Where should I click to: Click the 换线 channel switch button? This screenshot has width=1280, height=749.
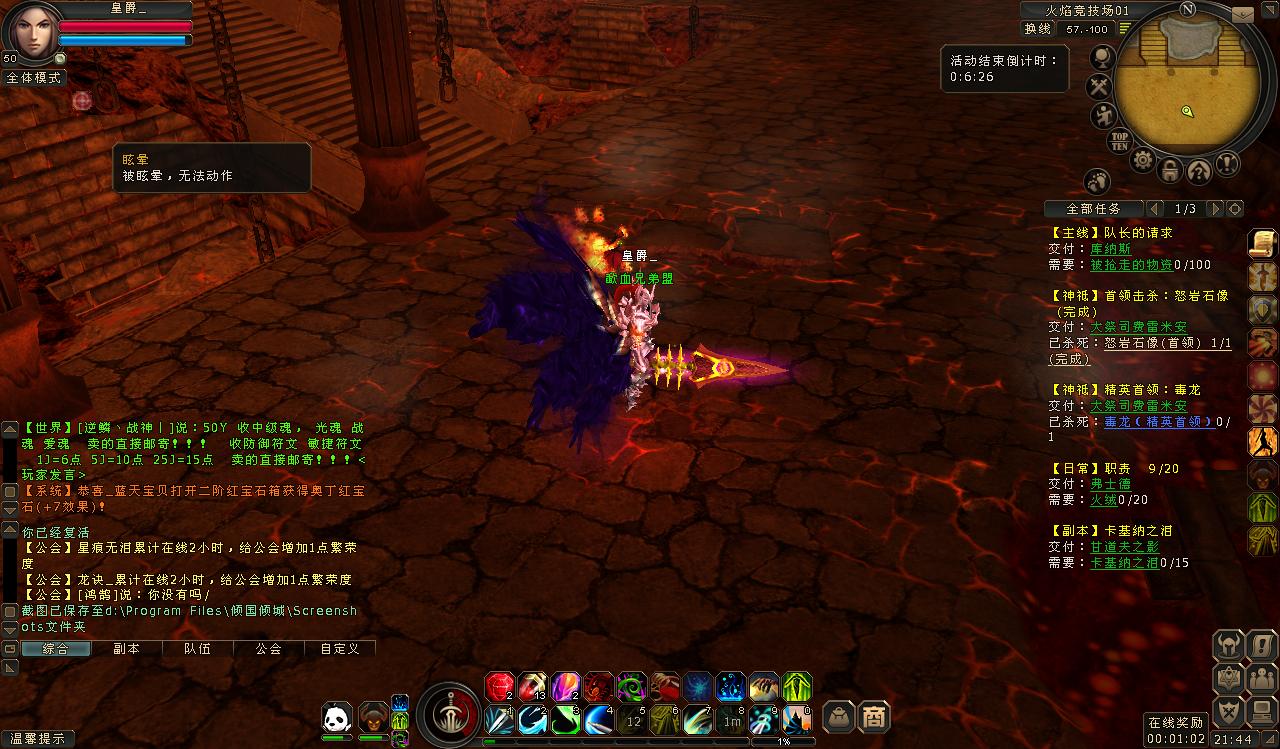(x=1037, y=29)
